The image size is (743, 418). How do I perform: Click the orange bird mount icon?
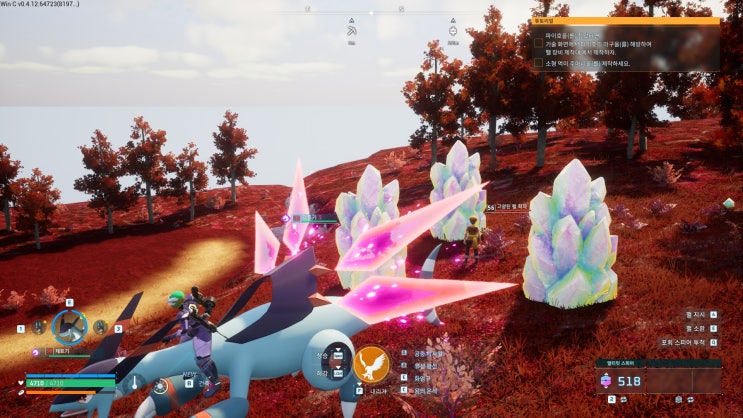click(x=371, y=363)
